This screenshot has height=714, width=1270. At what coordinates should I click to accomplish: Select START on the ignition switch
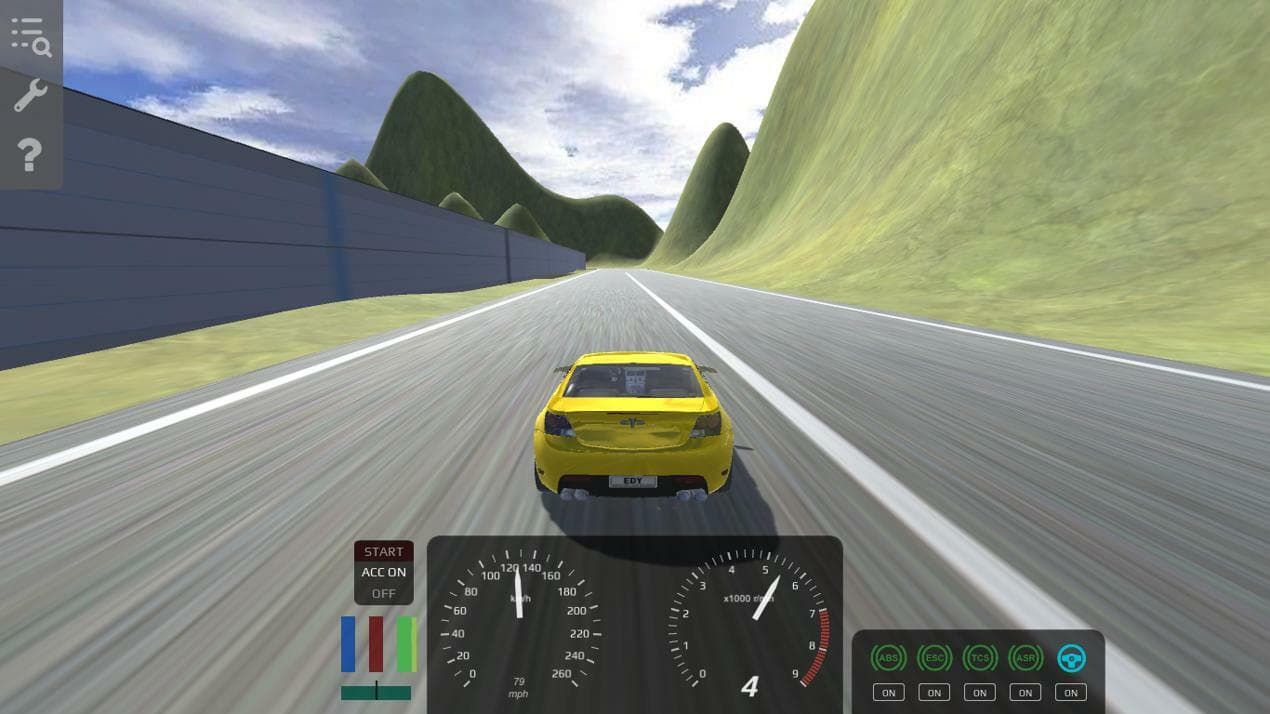383,551
